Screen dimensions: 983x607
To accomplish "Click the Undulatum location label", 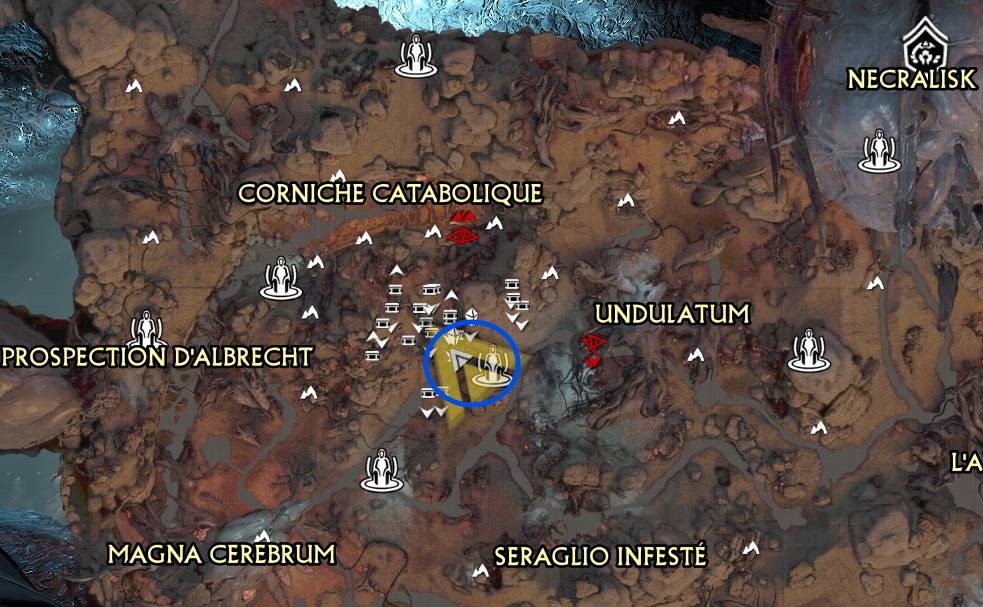I will coord(671,314).
